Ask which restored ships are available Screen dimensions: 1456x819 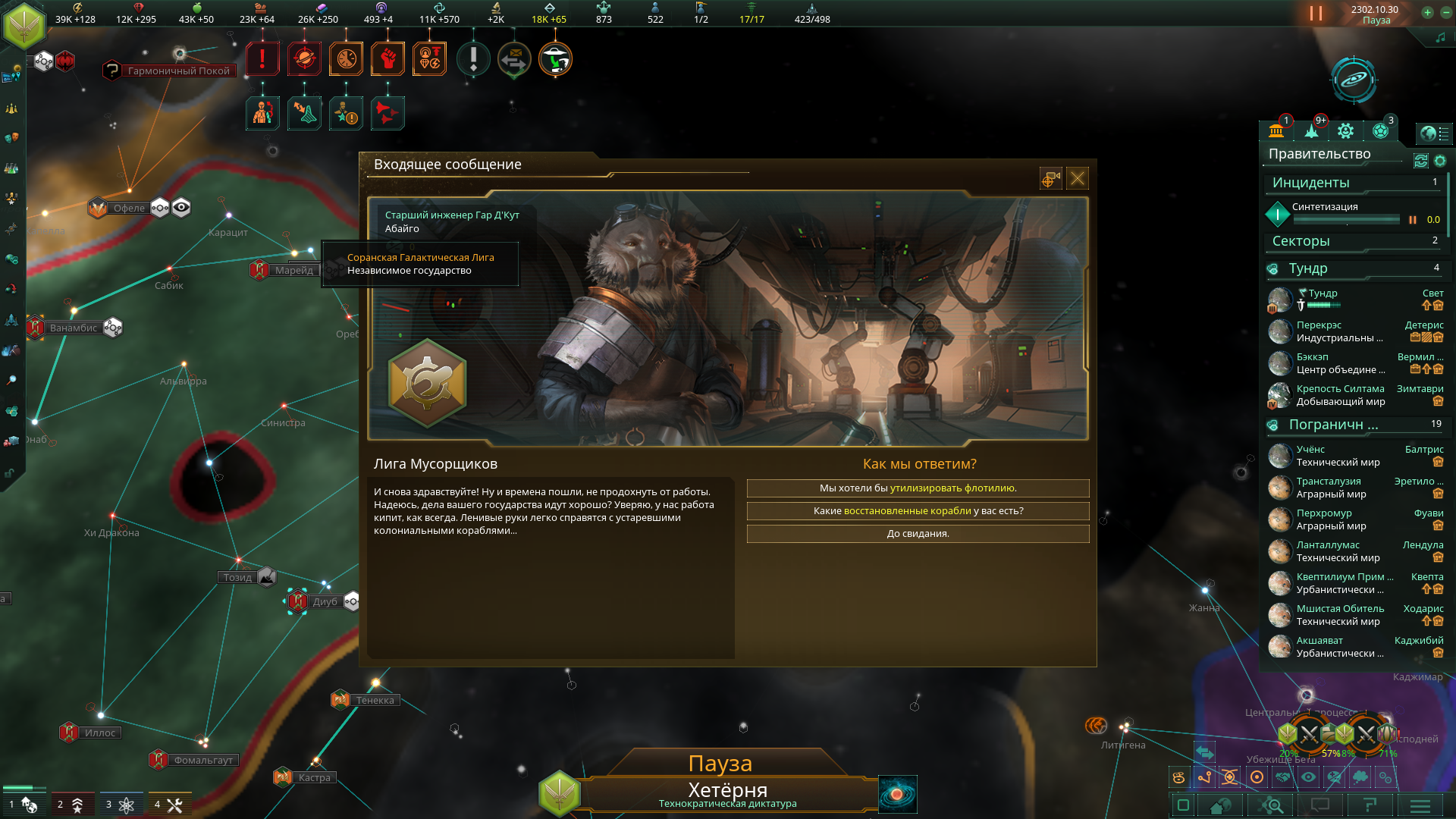918,511
